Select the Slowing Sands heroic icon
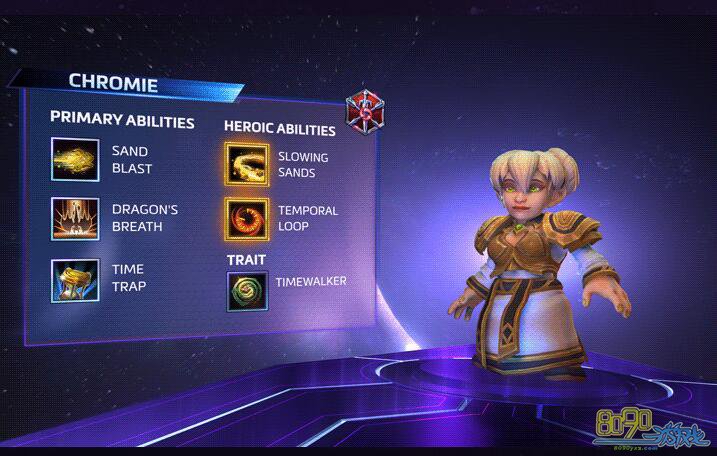Image resolution: width=717 pixels, height=456 pixels. 247,165
